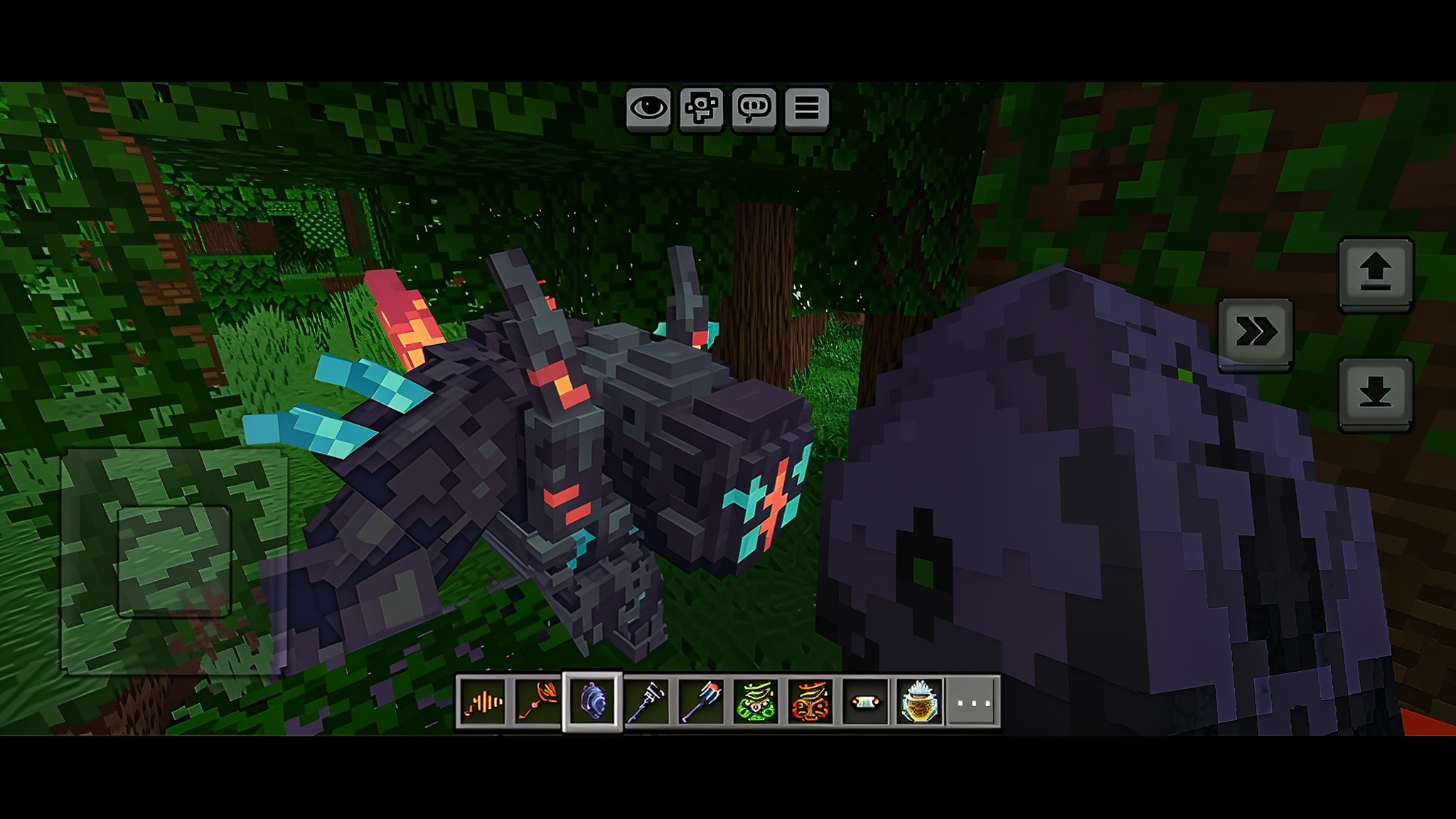This screenshot has height=819, width=1456.
Task: Select the orange sound wave hotbar item
Action: coord(483,702)
